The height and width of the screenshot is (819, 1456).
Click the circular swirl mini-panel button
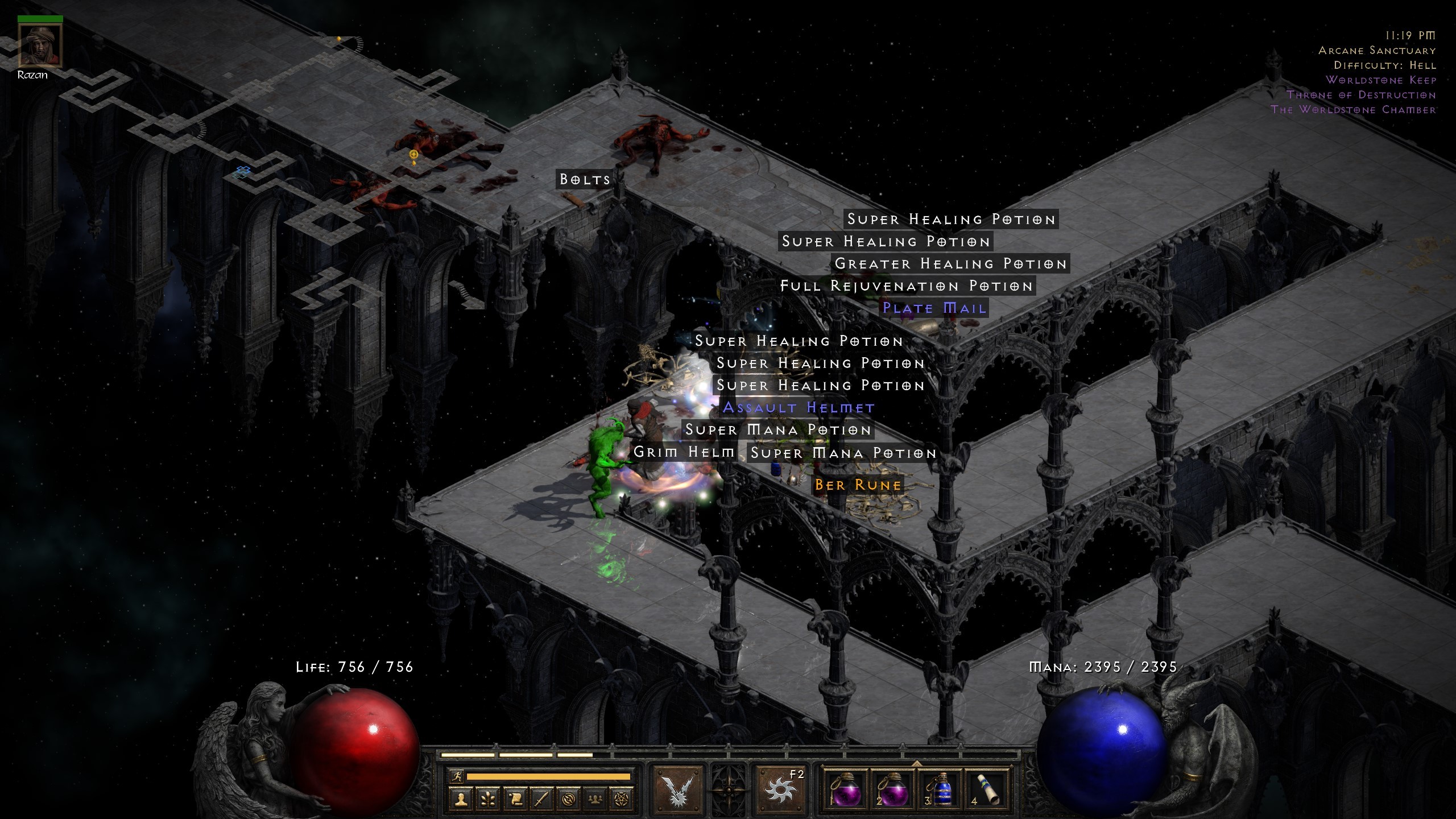(568, 799)
